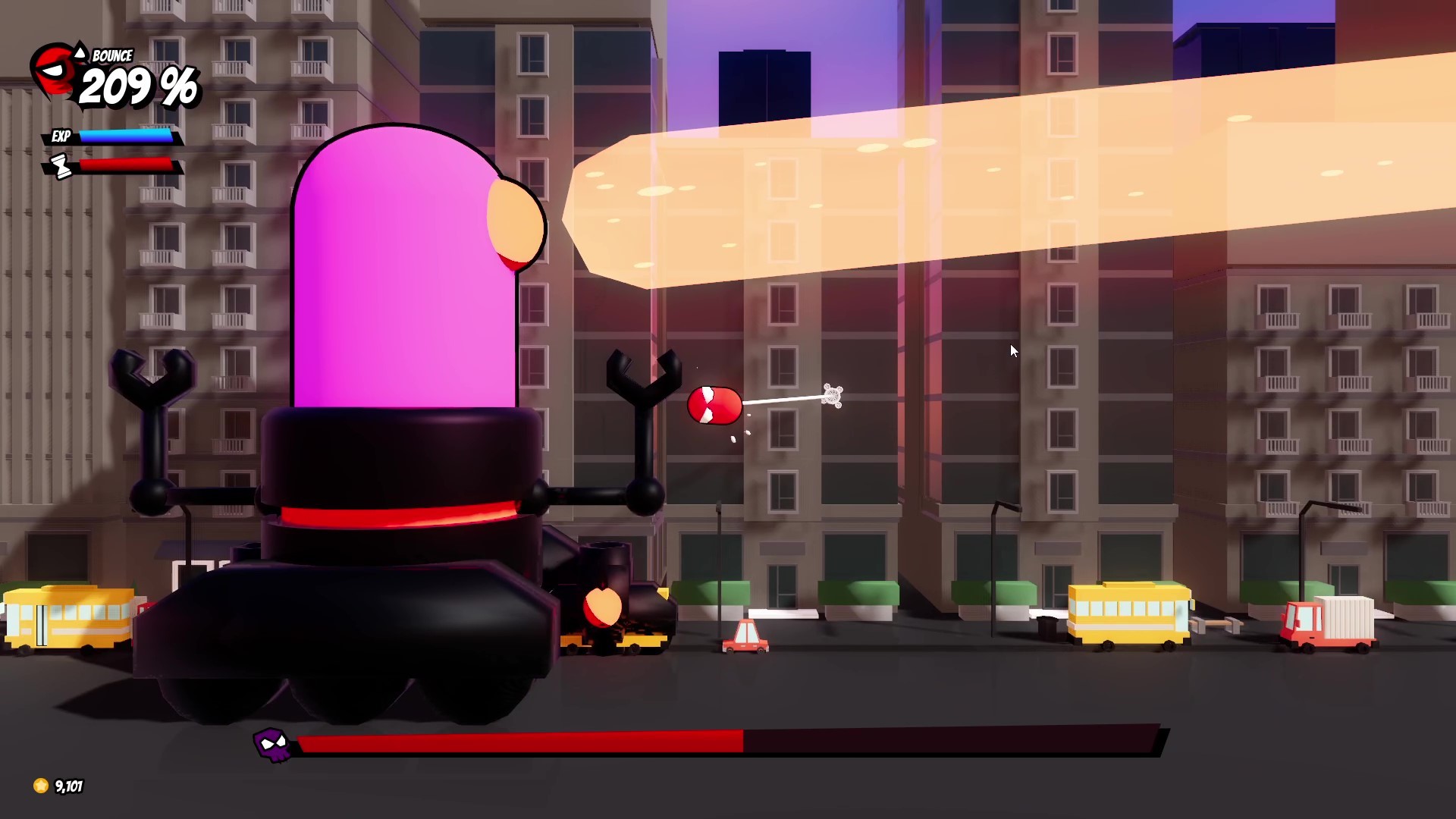The image size is (1456, 819).
Task: Click the small orange car on the street
Action: click(x=745, y=637)
